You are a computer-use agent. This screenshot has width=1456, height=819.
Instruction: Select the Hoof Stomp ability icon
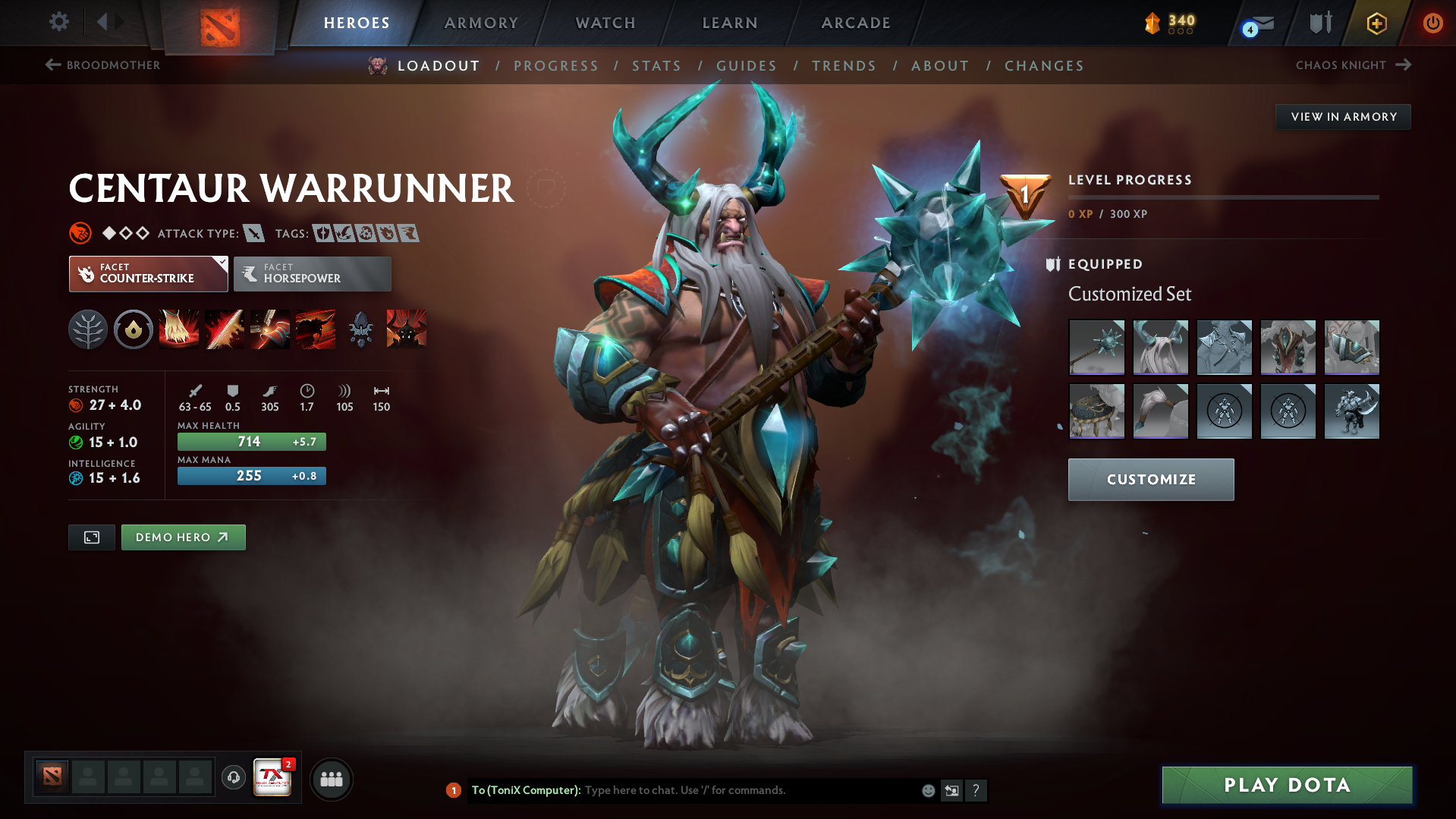click(179, 329)
